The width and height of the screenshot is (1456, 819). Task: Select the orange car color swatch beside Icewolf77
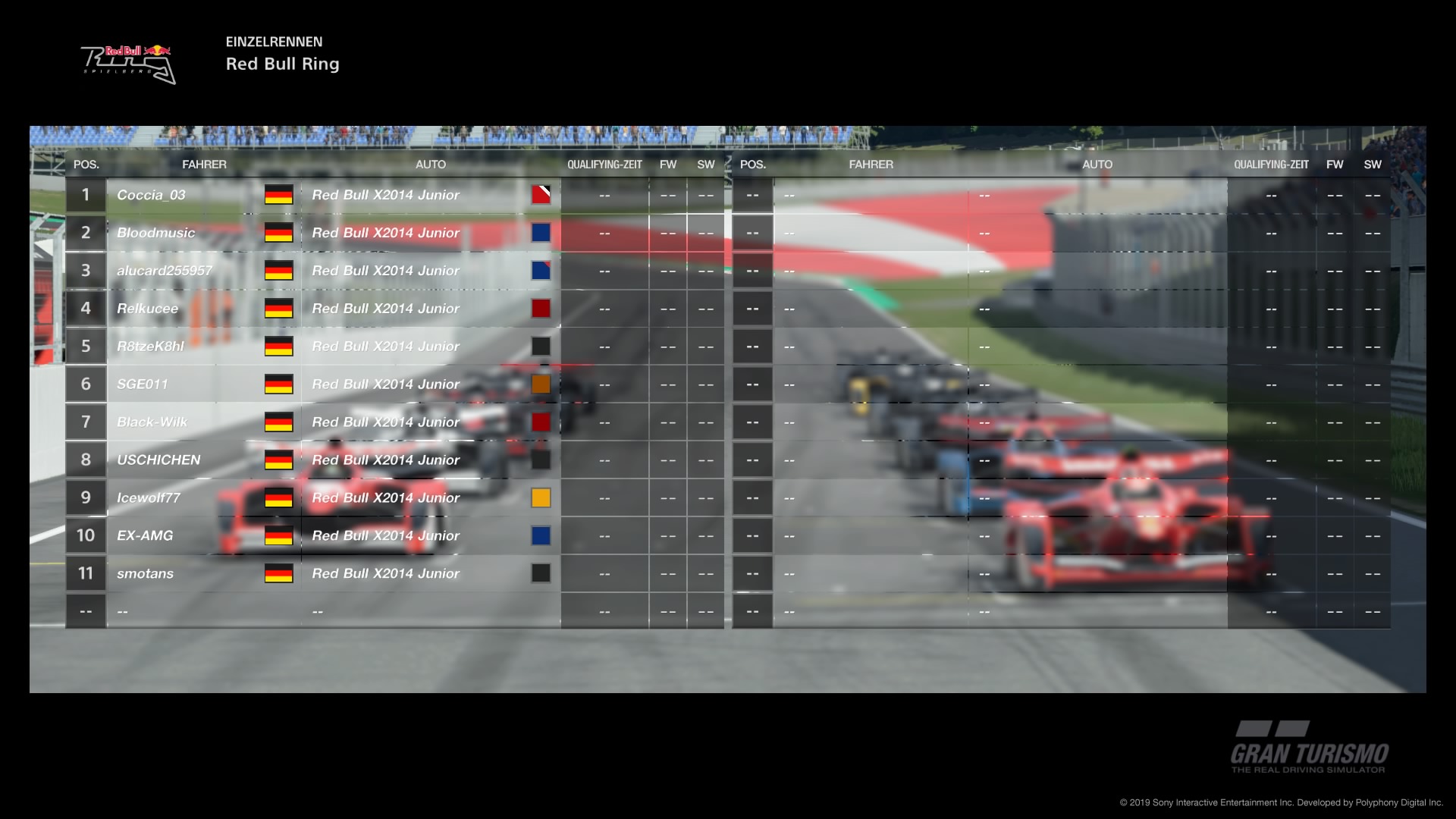(541, 497)
